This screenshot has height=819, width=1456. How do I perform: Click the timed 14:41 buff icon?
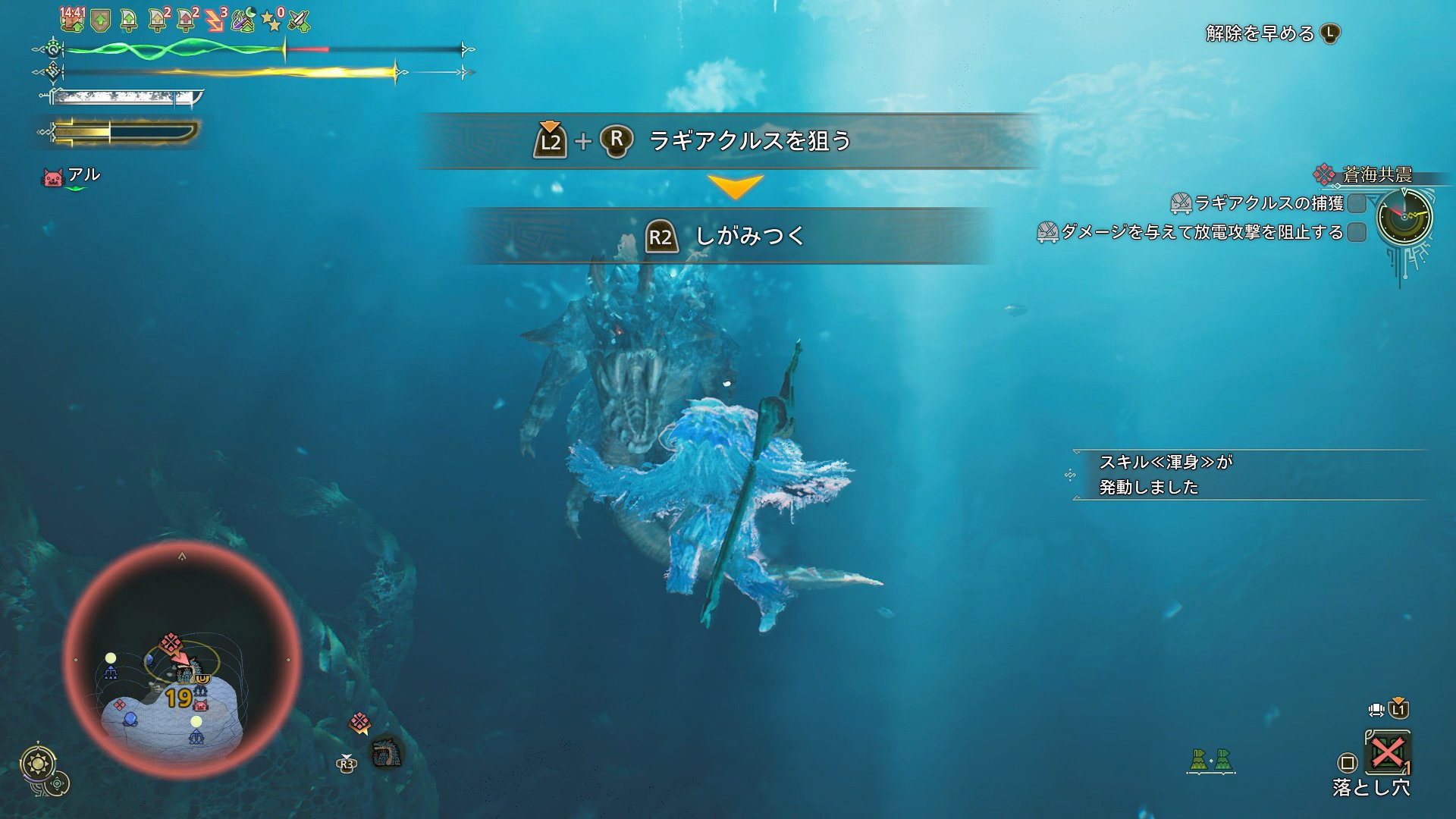[72, 19]
